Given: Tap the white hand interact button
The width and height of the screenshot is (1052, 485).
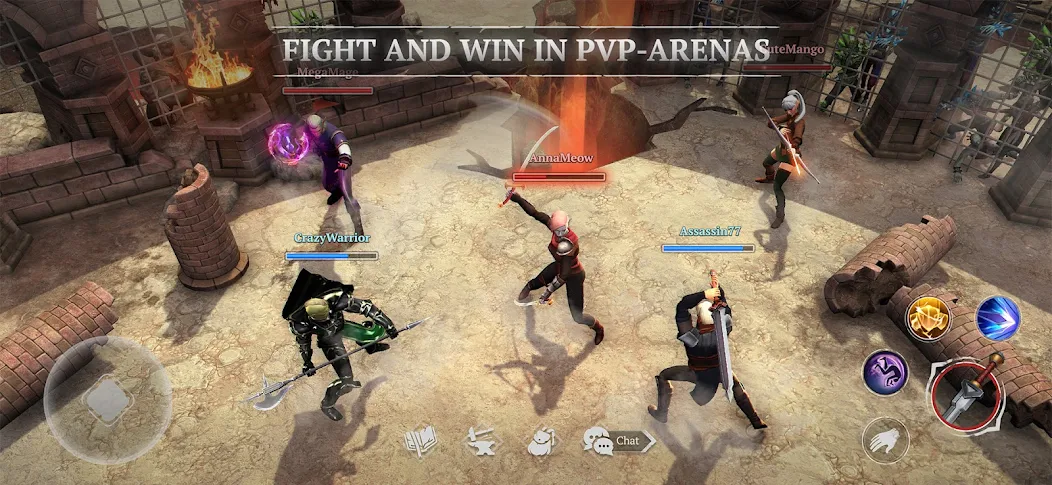Looking at the screenshot, I should 886,440.
